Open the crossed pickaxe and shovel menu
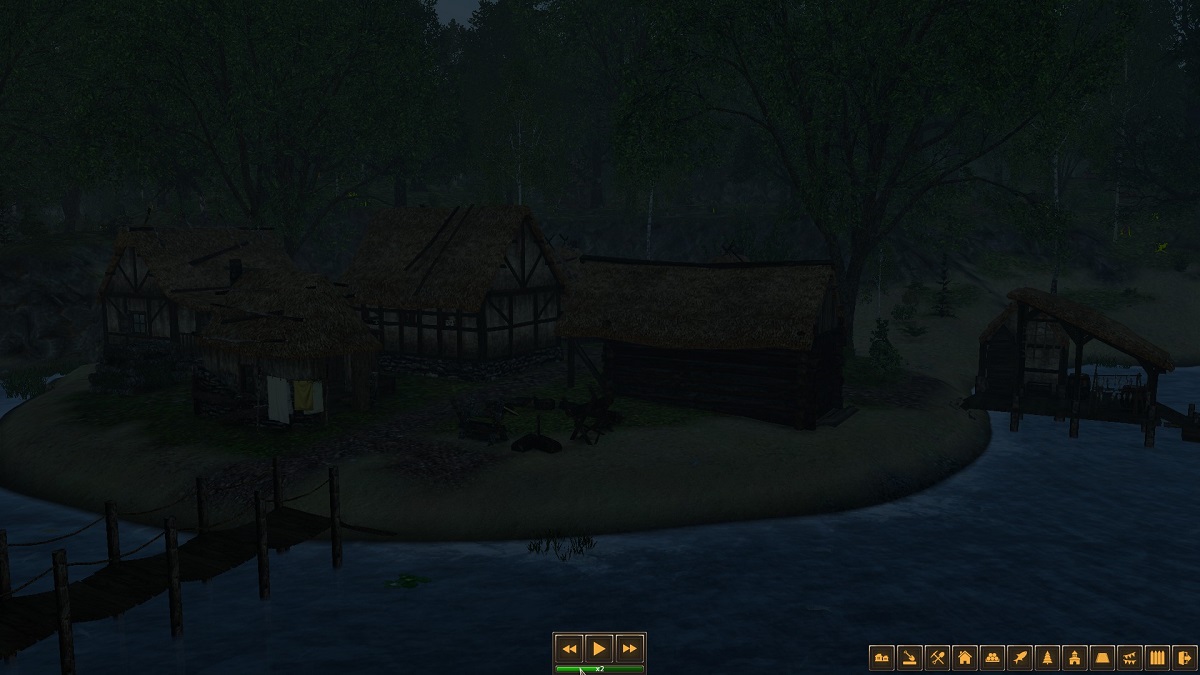The width and height of the screenshot is (1200, 675). [x=937, y=657]
